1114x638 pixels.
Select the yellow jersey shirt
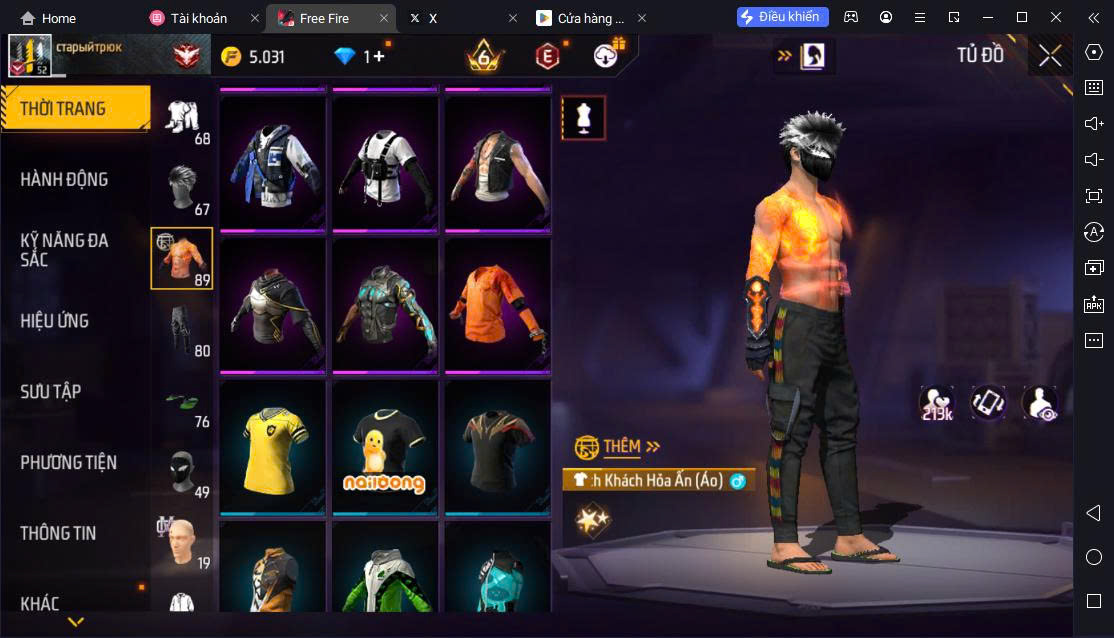coord(273,447)
